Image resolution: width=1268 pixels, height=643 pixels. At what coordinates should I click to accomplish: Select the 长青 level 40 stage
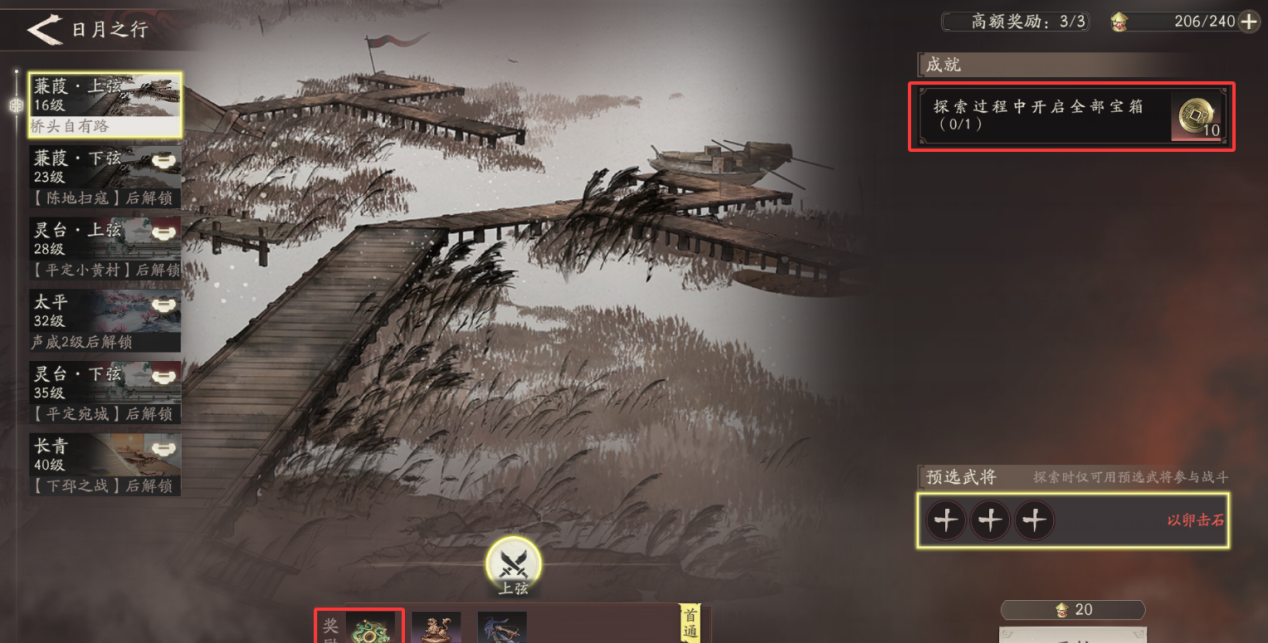pyautogui.click(x=105, y=464)
